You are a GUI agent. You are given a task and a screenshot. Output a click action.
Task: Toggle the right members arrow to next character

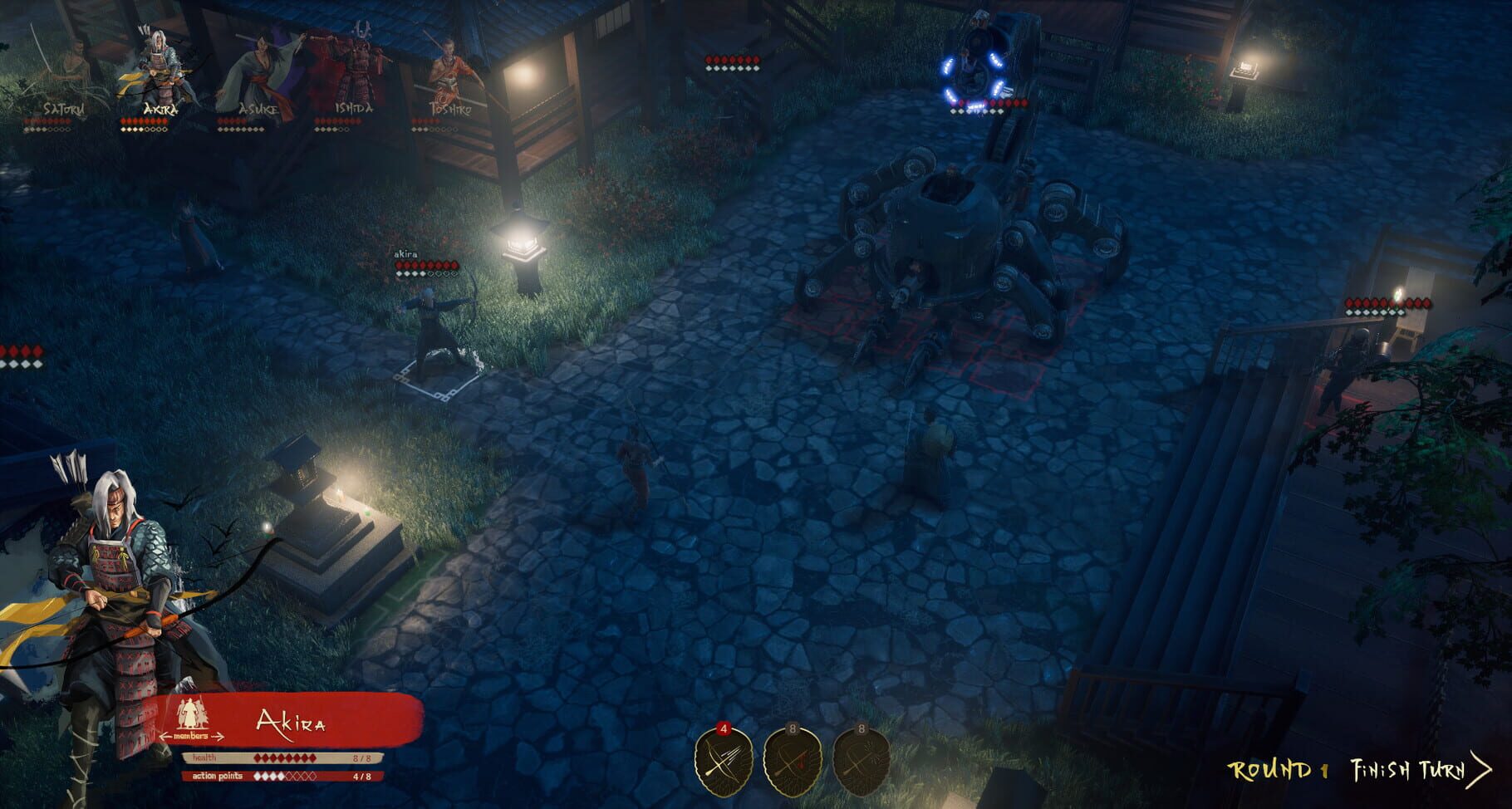click(x=218, y=736)
